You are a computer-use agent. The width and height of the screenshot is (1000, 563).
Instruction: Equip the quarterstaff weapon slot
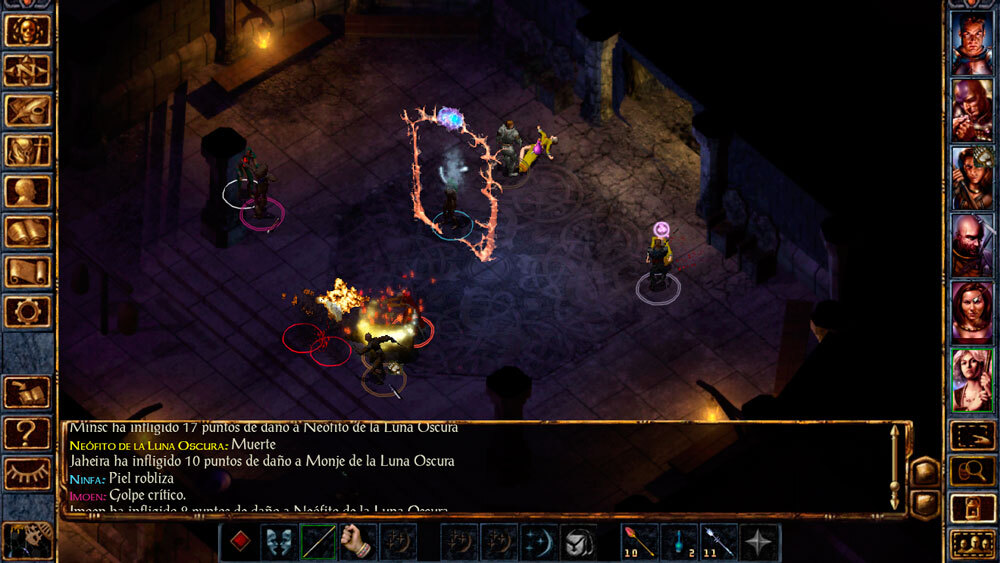pyautogui.click(x=319, y=542)
